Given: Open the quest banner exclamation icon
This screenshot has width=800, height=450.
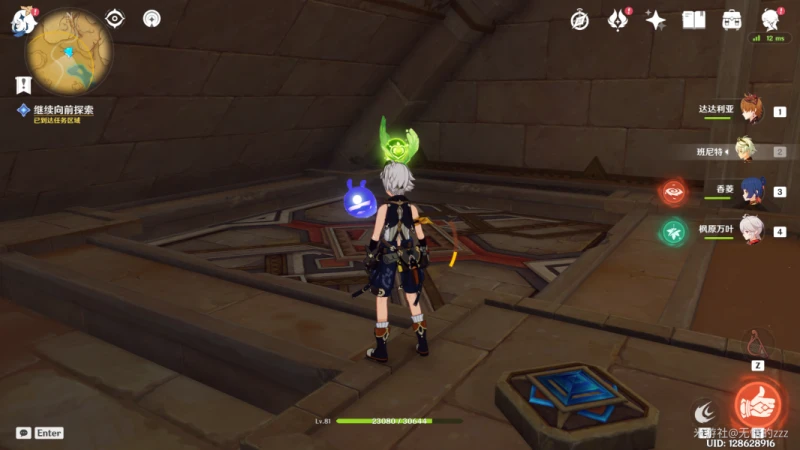Looking at the screenshot, I should coord(22,84).
